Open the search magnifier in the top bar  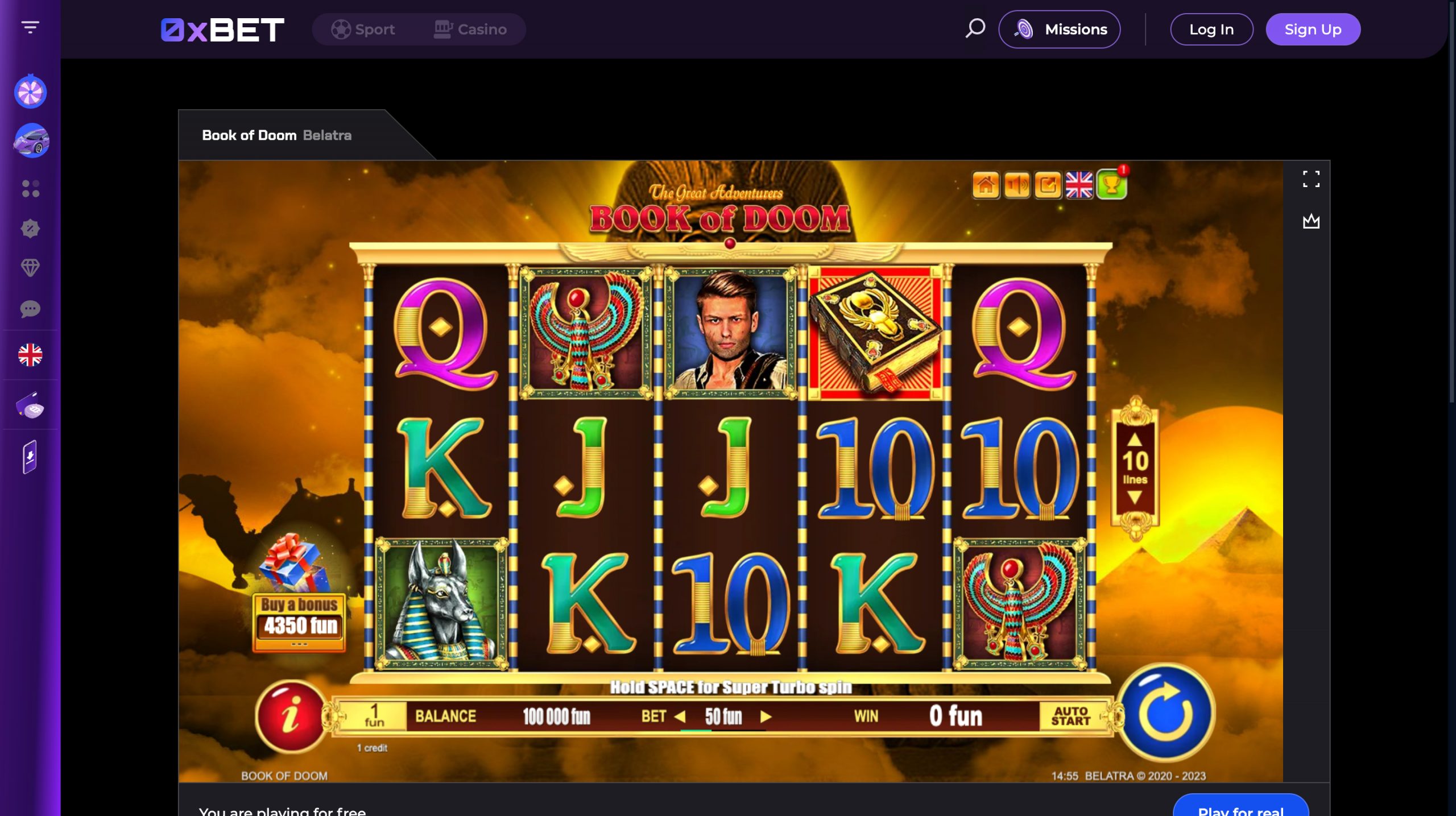pos(974,28)
